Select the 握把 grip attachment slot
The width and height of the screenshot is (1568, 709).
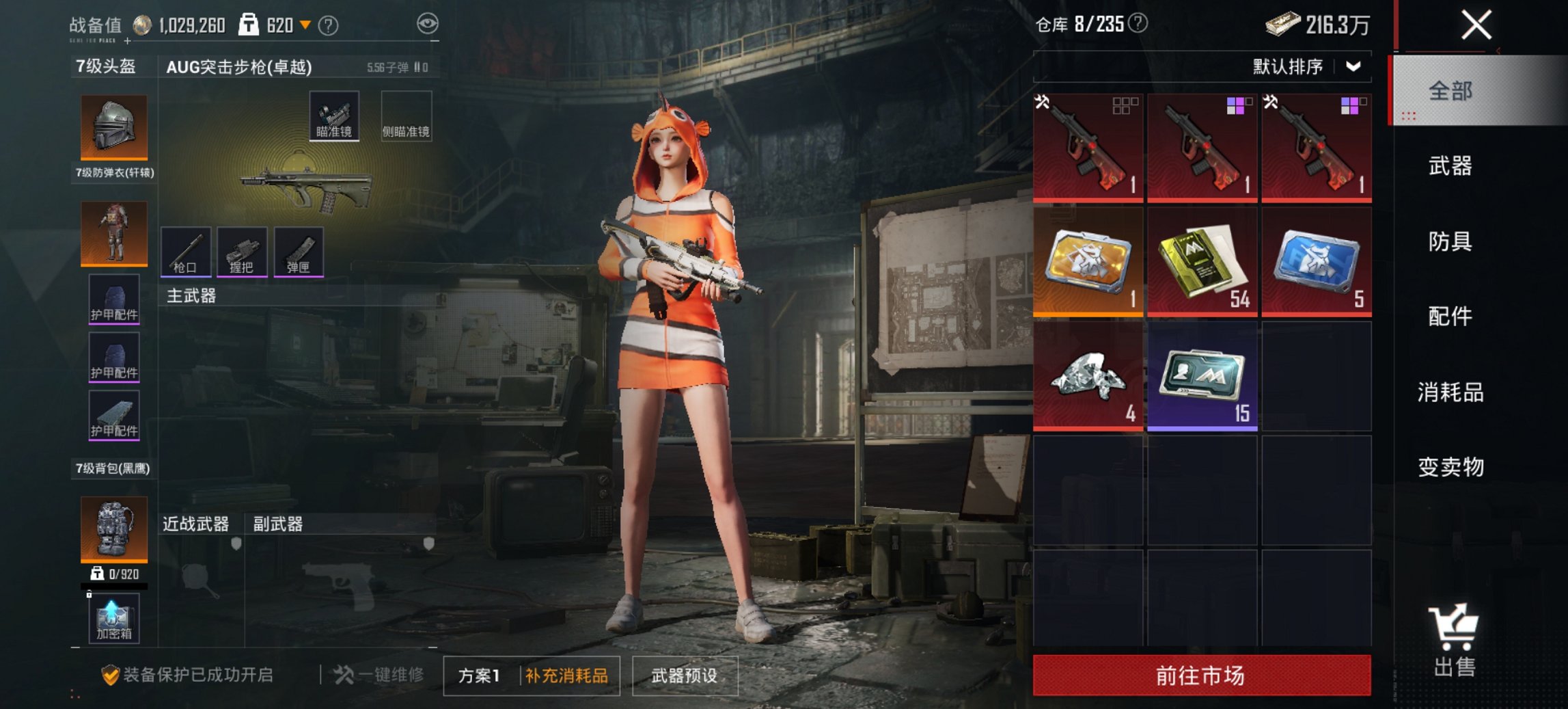pyautogui.click(x=243, y=253)
